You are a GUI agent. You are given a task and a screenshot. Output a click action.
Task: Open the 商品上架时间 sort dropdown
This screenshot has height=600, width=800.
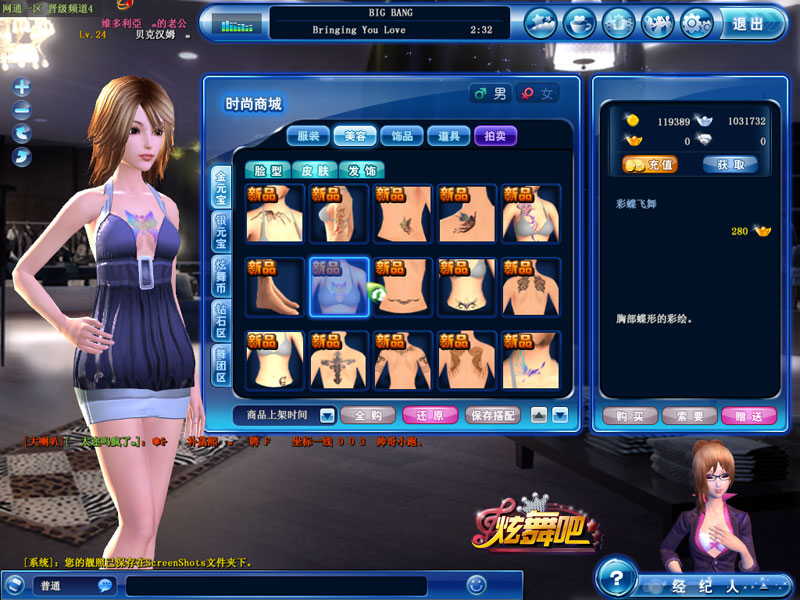(x=286, y=414)
